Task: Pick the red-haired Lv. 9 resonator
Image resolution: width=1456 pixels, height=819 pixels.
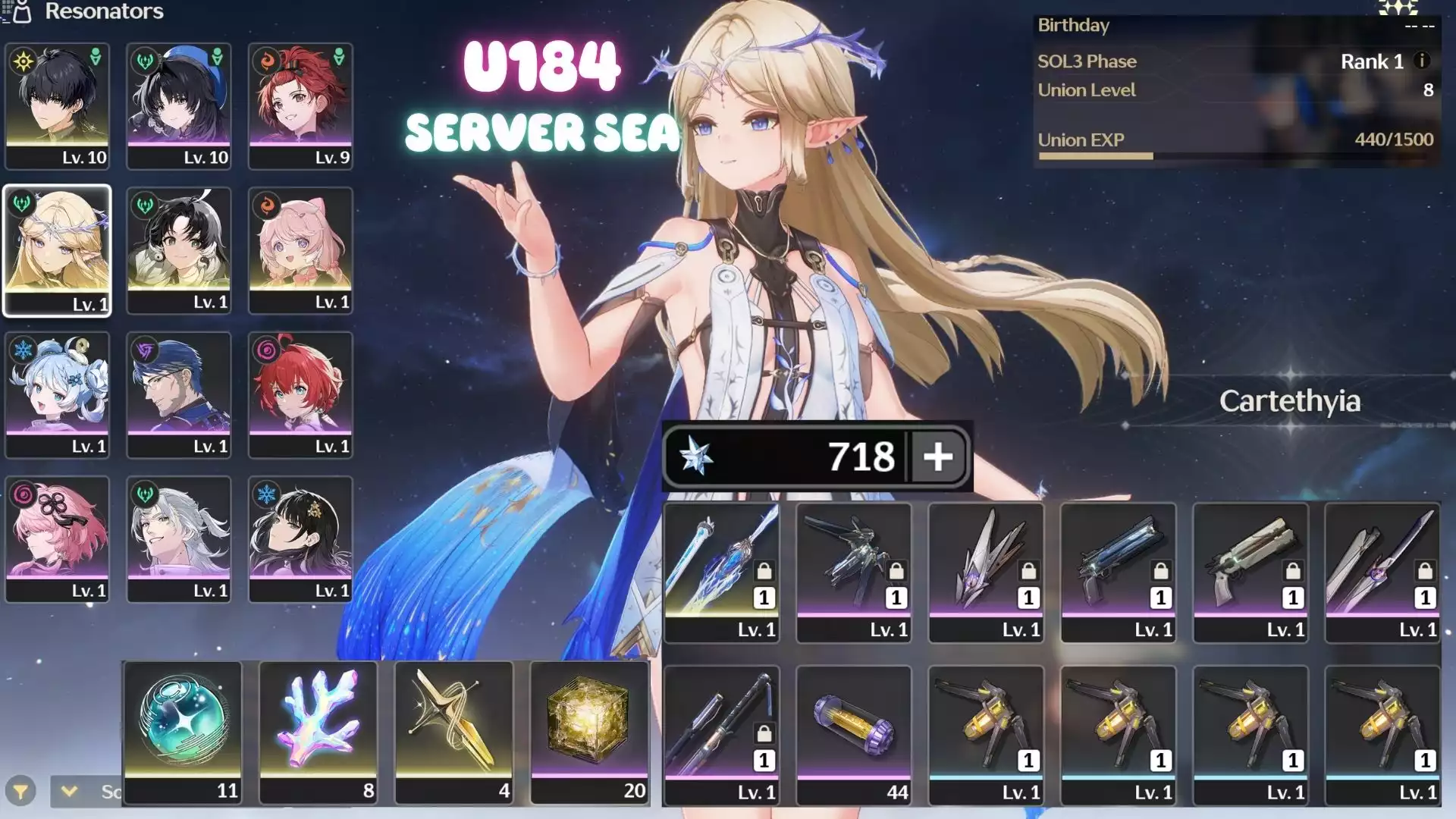Action: coord(300,105)
